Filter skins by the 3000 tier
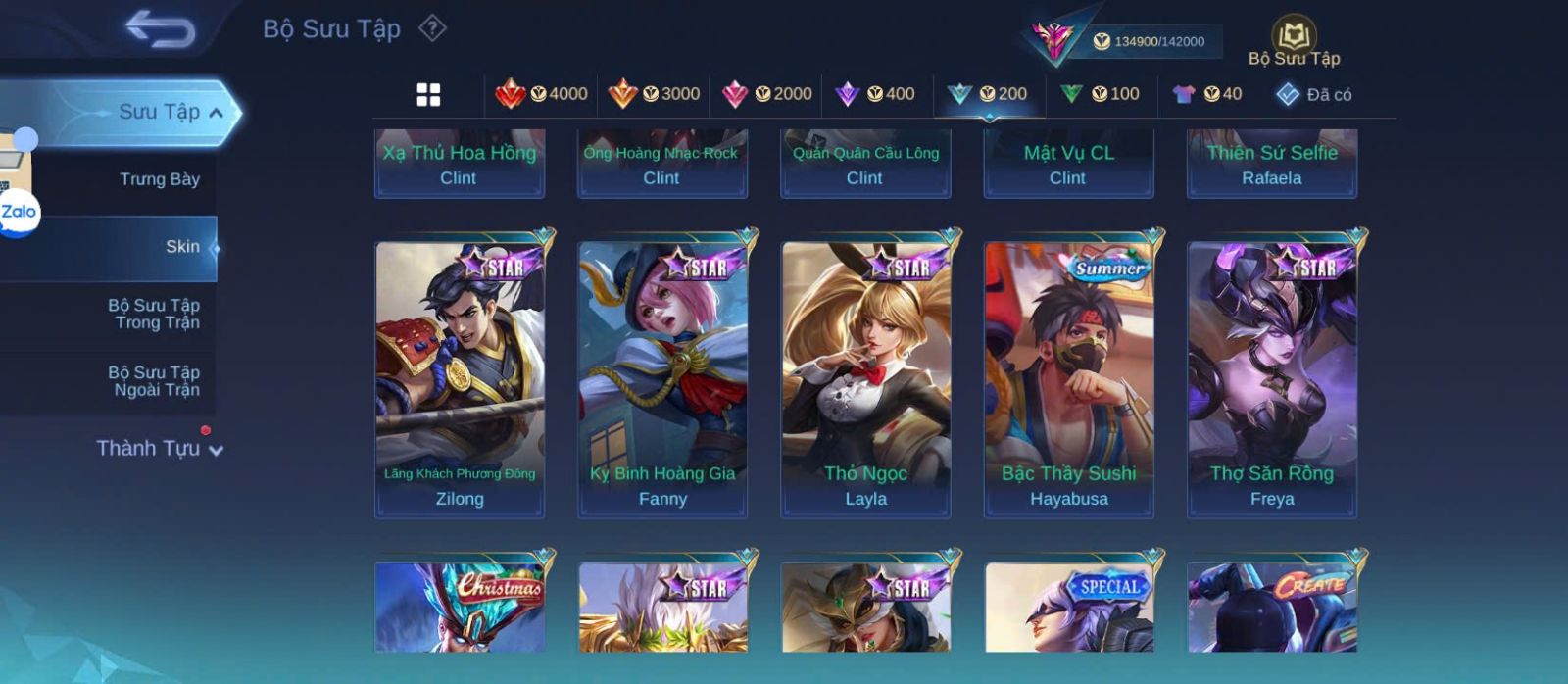1568x684 pixels. (x=655, y=94)
